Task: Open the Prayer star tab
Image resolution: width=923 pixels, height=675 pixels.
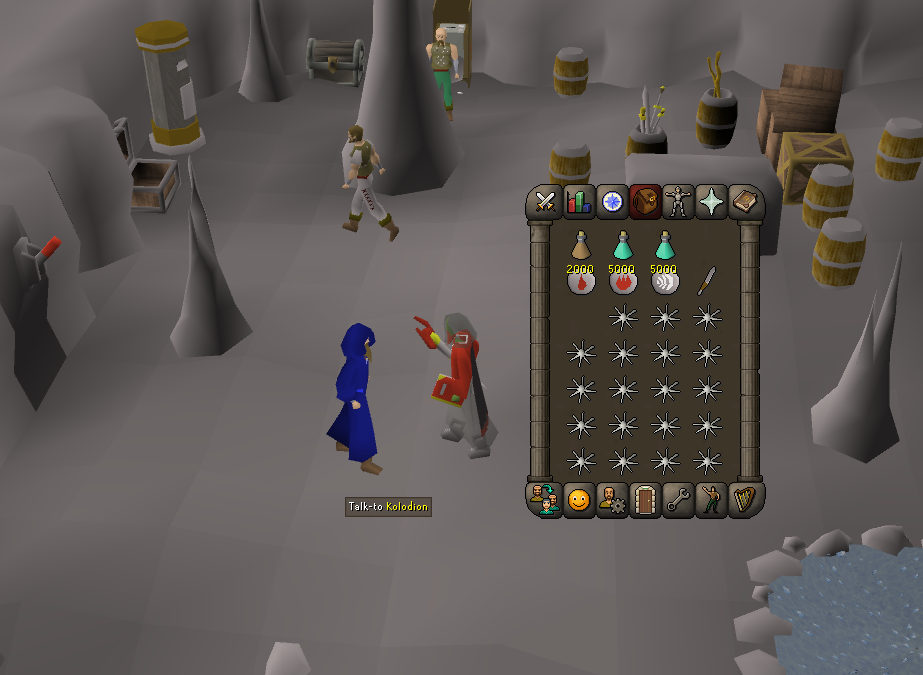Action: tap(711, 202)
